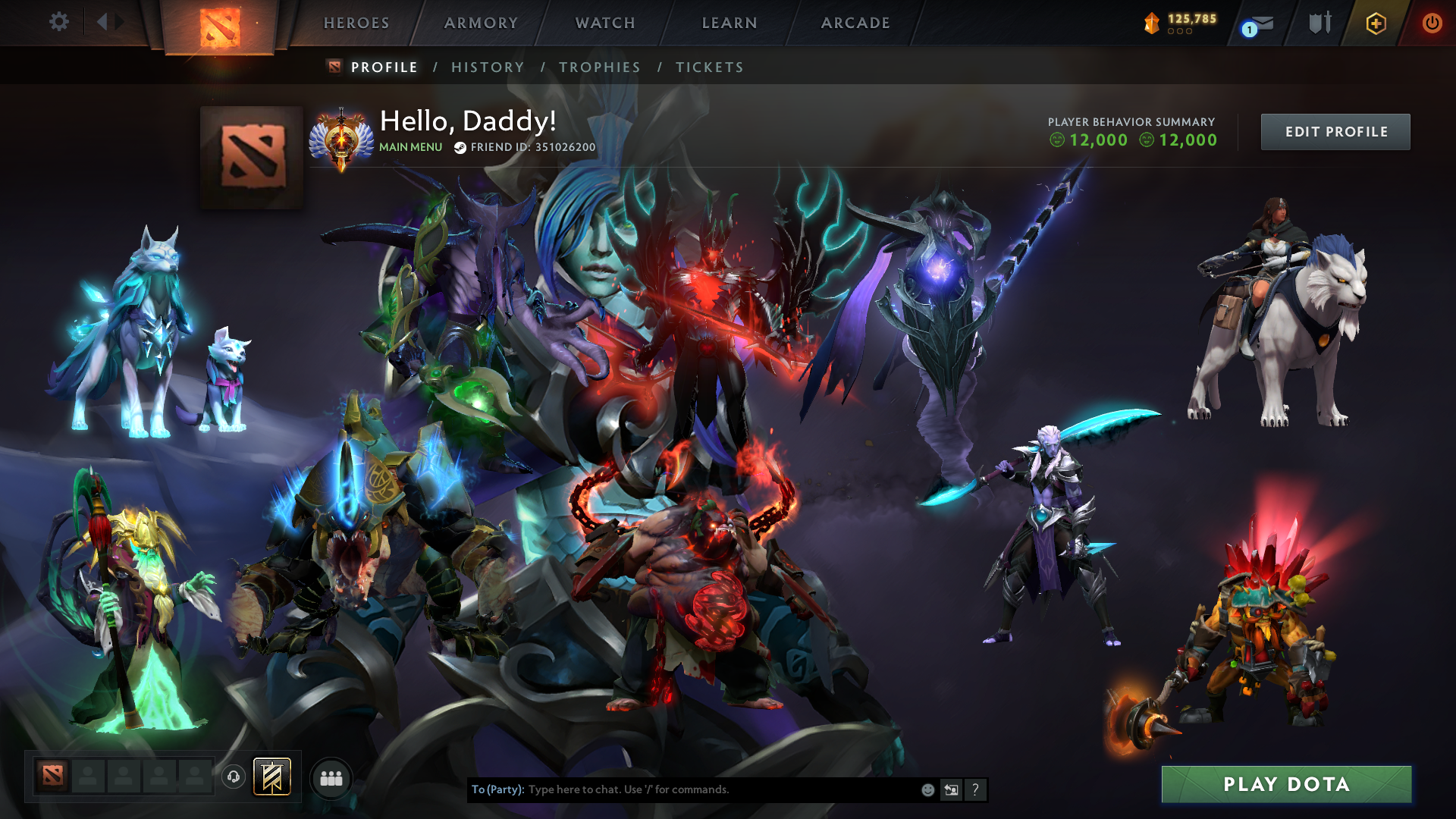Open the Dota 2 logo home icon
1456x819 pixels.
coord(221,23)
